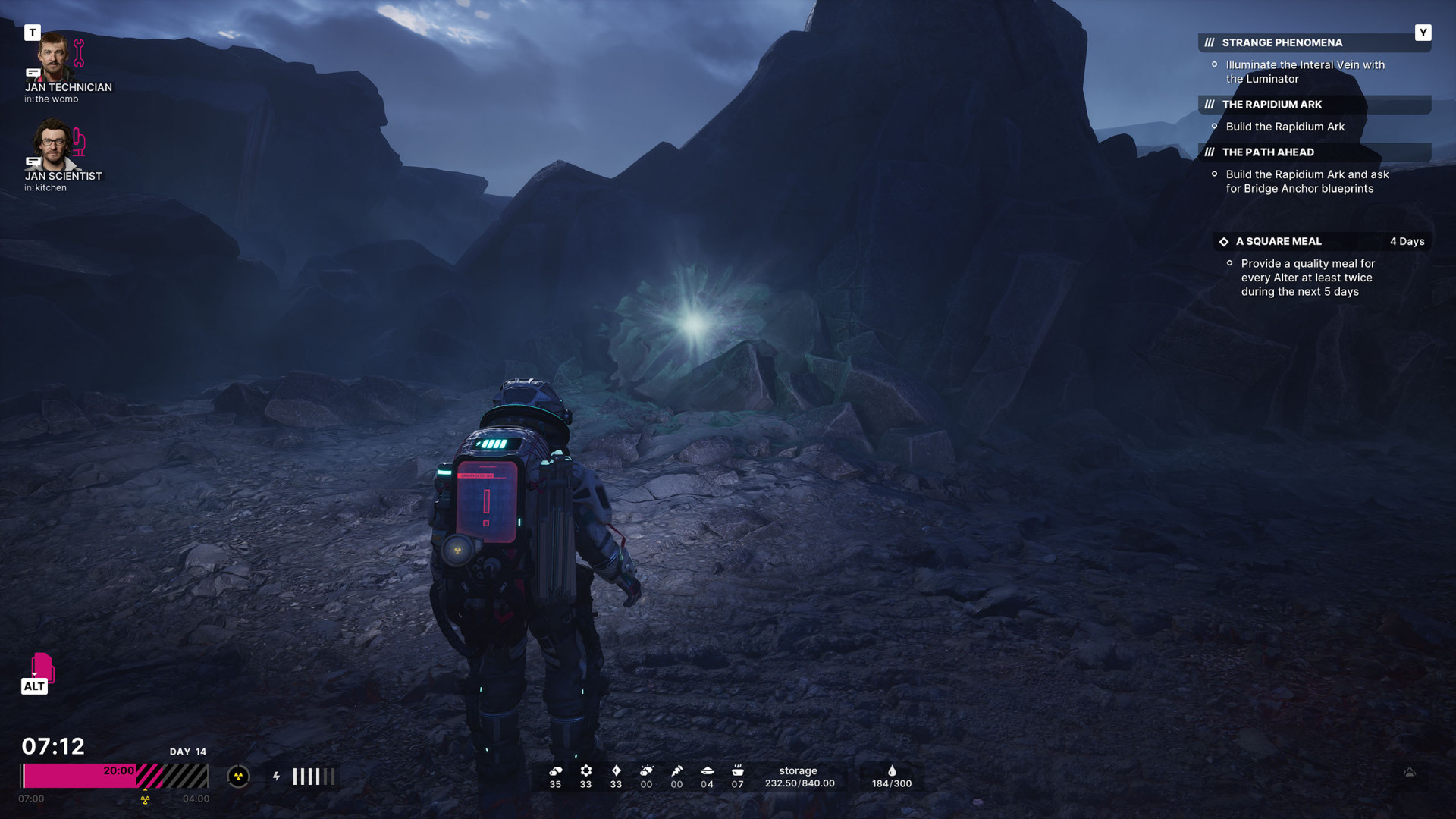
Task: Click the steaming bowl meals icon
Action: coord(737,771)
